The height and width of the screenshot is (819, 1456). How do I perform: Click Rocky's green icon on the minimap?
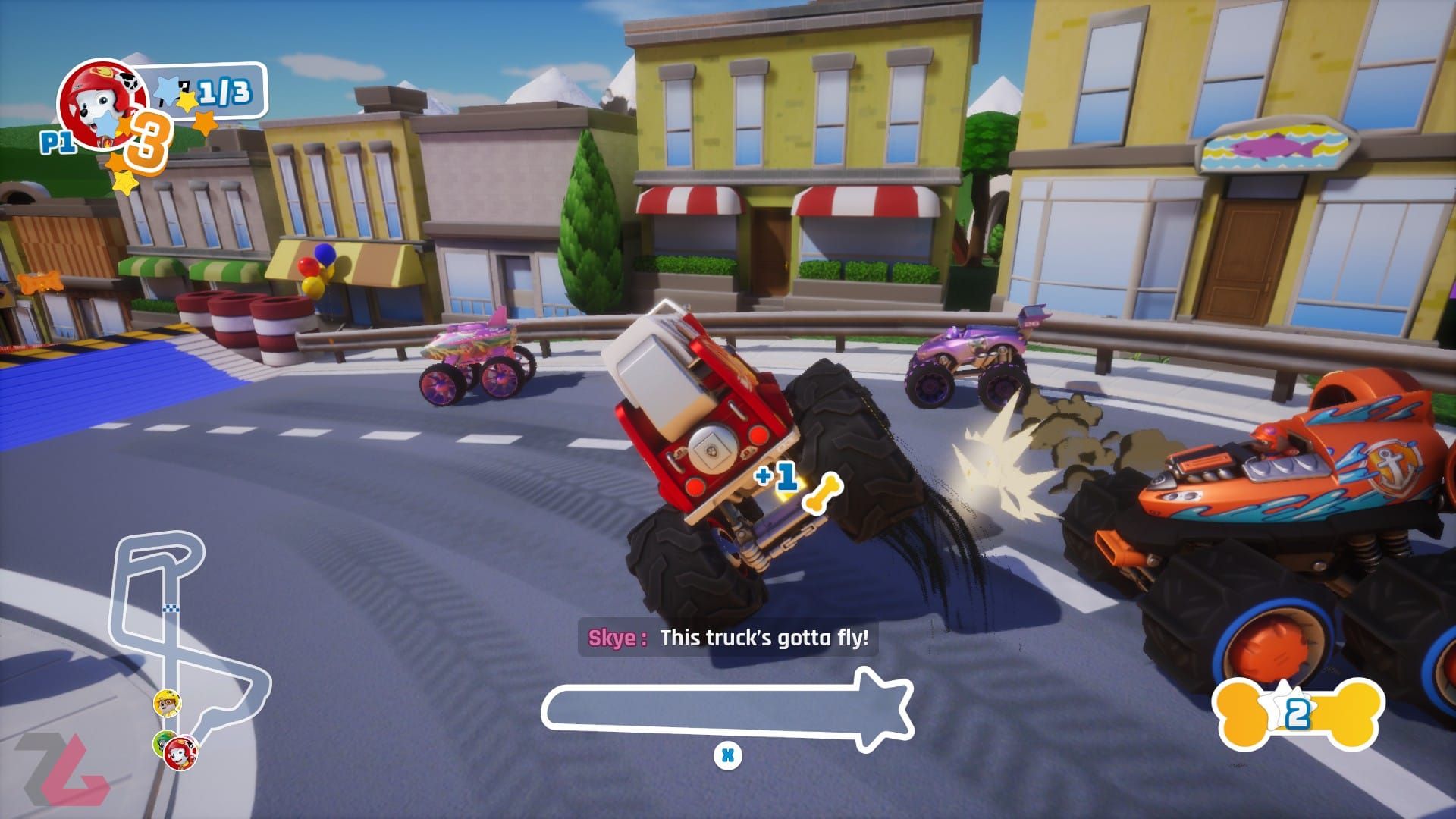[160, 743]
